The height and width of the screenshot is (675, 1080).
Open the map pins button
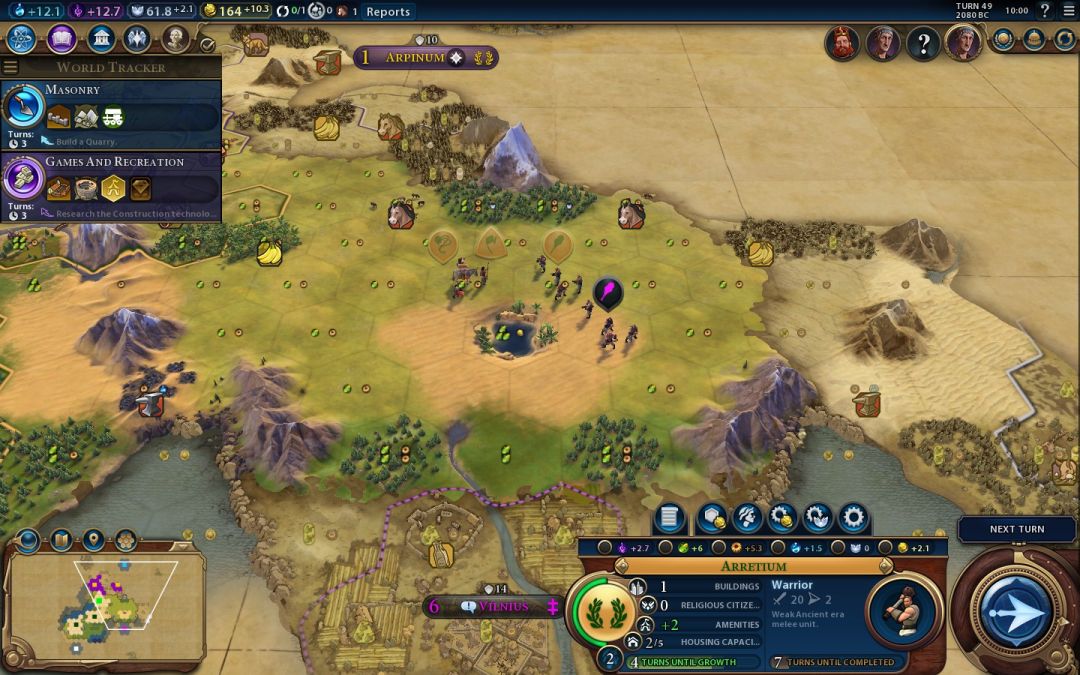[x=93, y=541]
